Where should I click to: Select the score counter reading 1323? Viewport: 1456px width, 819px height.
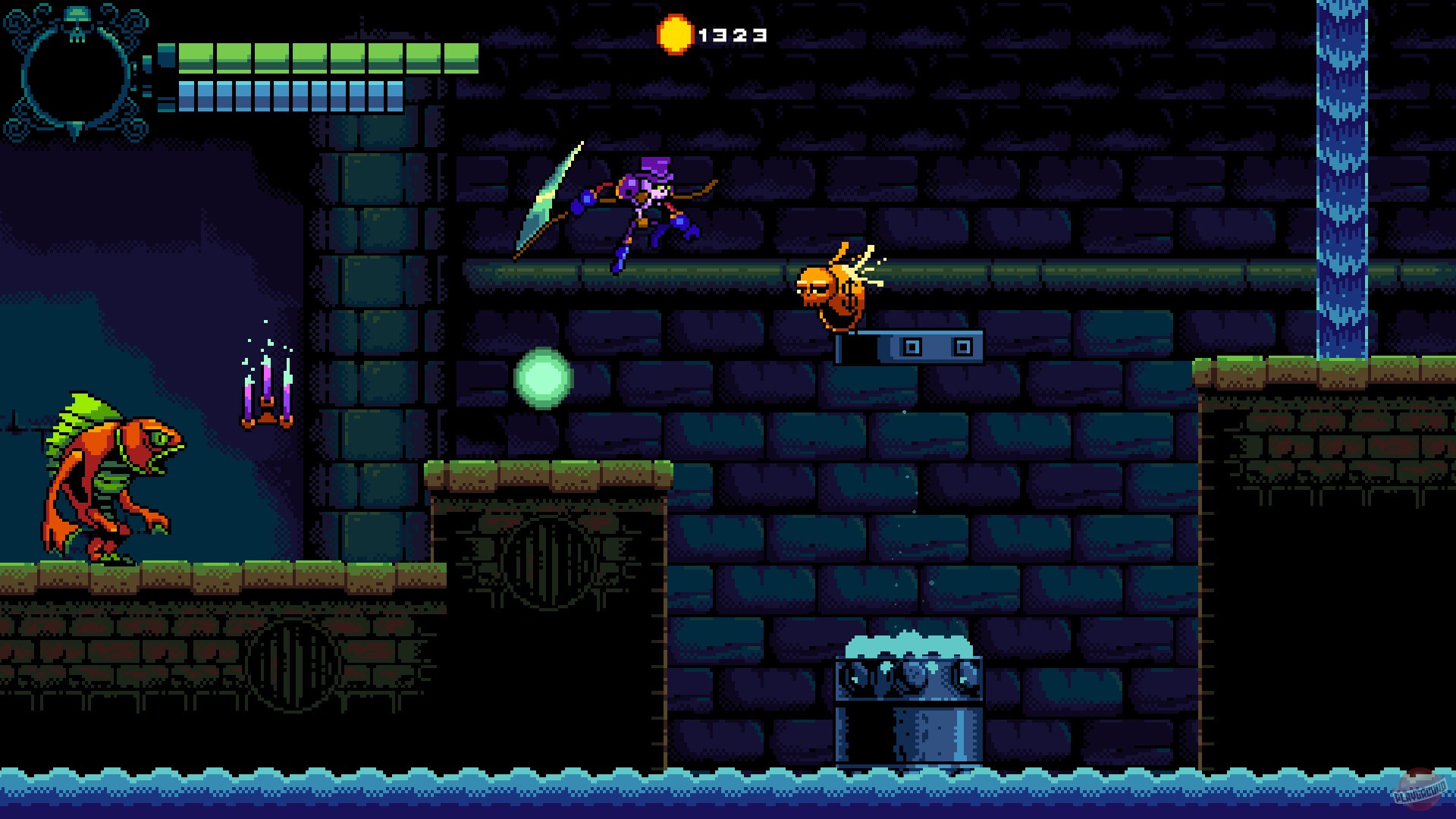pyautogui.click(x=732, y=33)
